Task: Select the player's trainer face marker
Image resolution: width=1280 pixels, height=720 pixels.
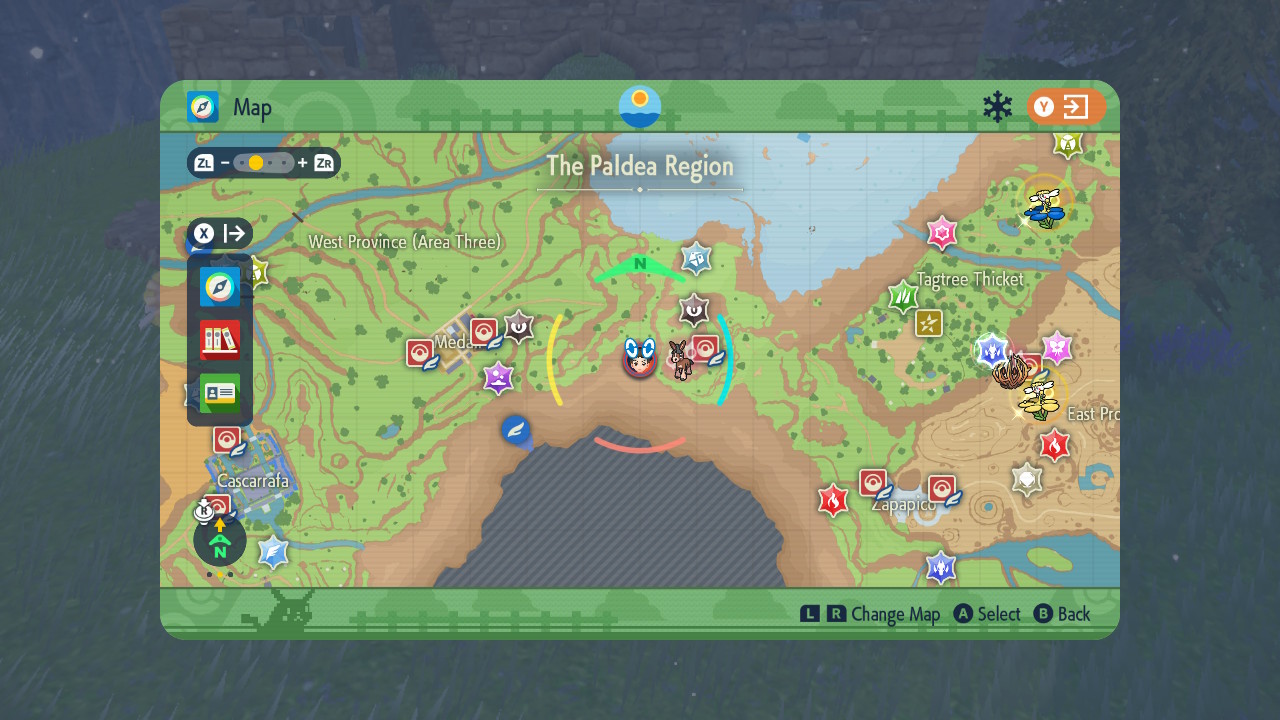Action: pyautogui.click(x=640, y=358)
